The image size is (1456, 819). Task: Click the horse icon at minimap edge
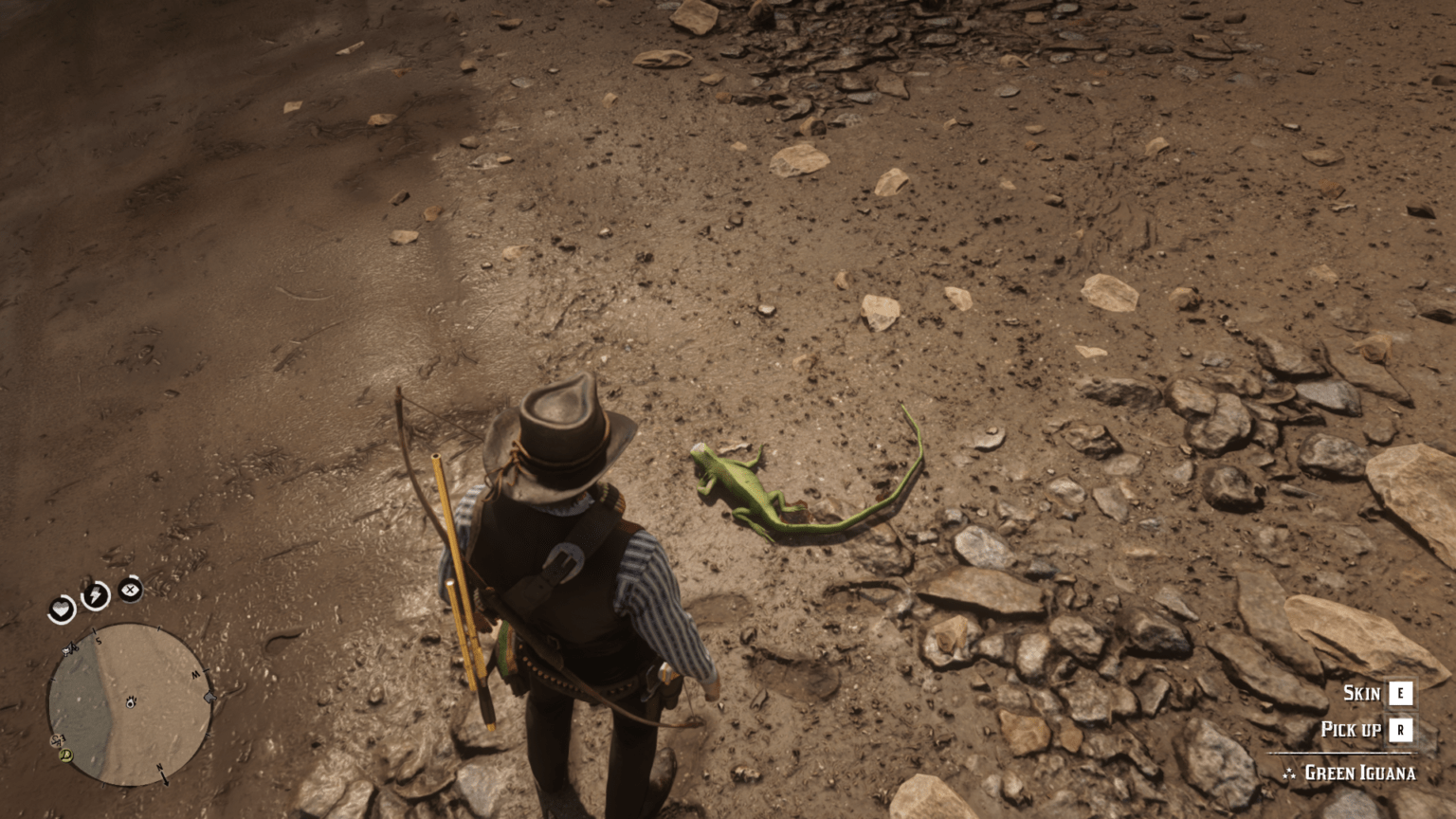coord(209,697)
